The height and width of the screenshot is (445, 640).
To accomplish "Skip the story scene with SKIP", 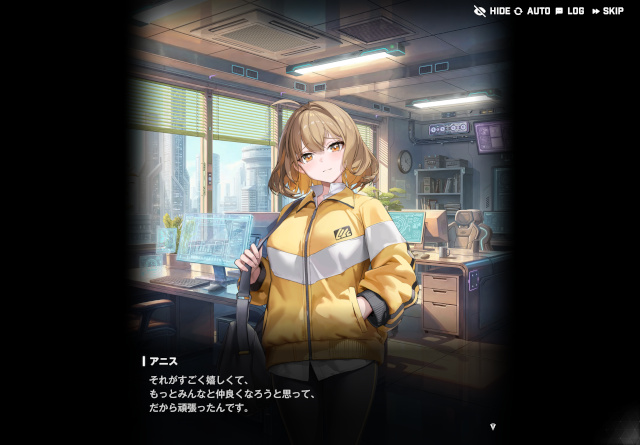I will coord(607,11).
